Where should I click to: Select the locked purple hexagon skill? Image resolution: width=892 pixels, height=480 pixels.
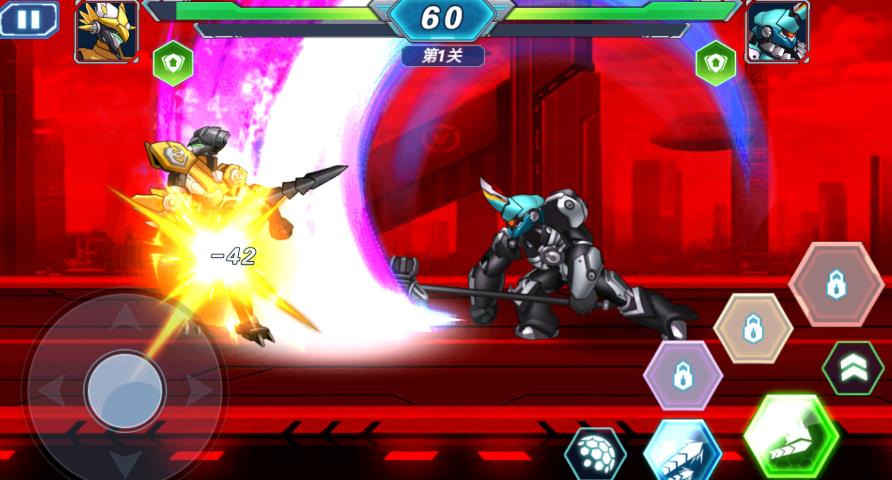pyautogui.click(x=683, y=376)
